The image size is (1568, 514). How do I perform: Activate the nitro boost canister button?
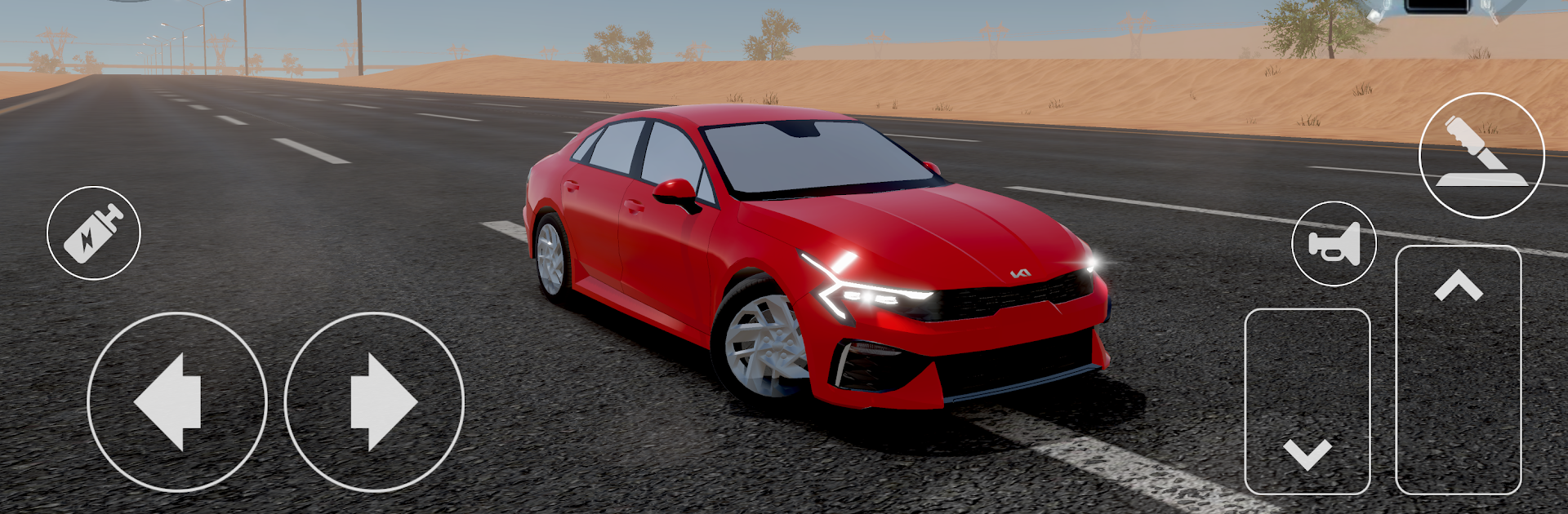(x=94, y=233)
